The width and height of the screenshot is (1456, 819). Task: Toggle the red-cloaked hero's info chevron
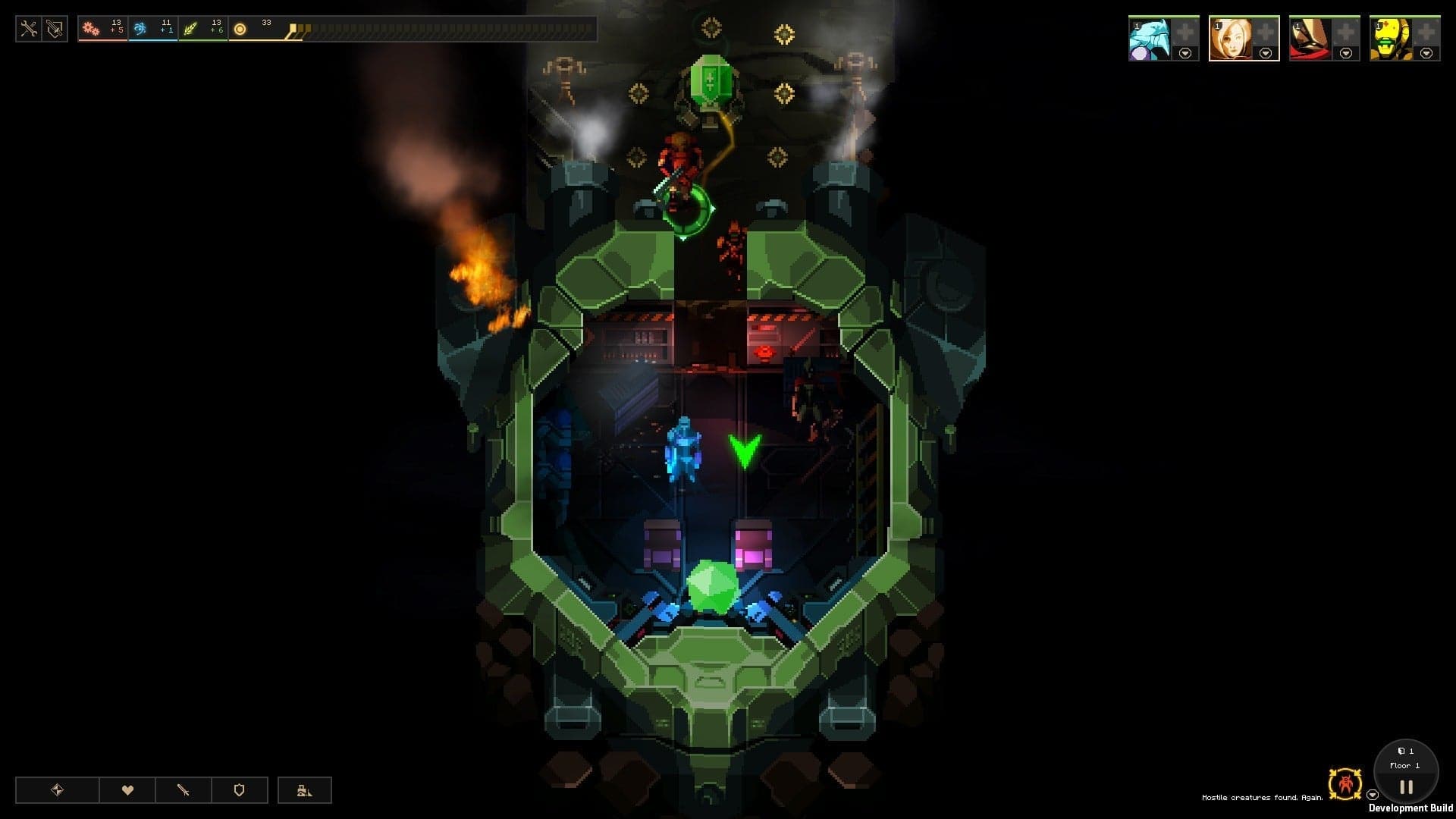click(1345, 52)
